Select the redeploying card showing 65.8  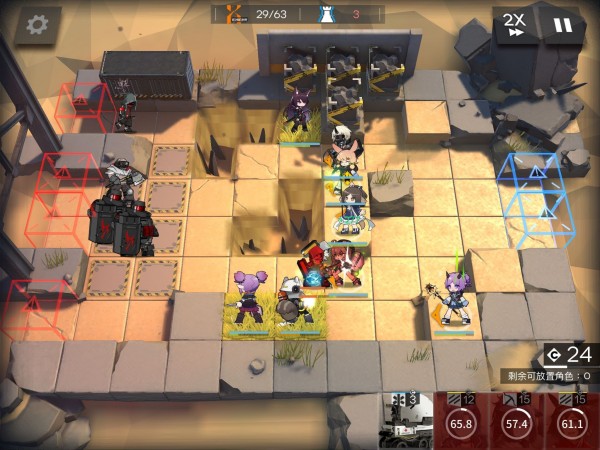point(462,421)
